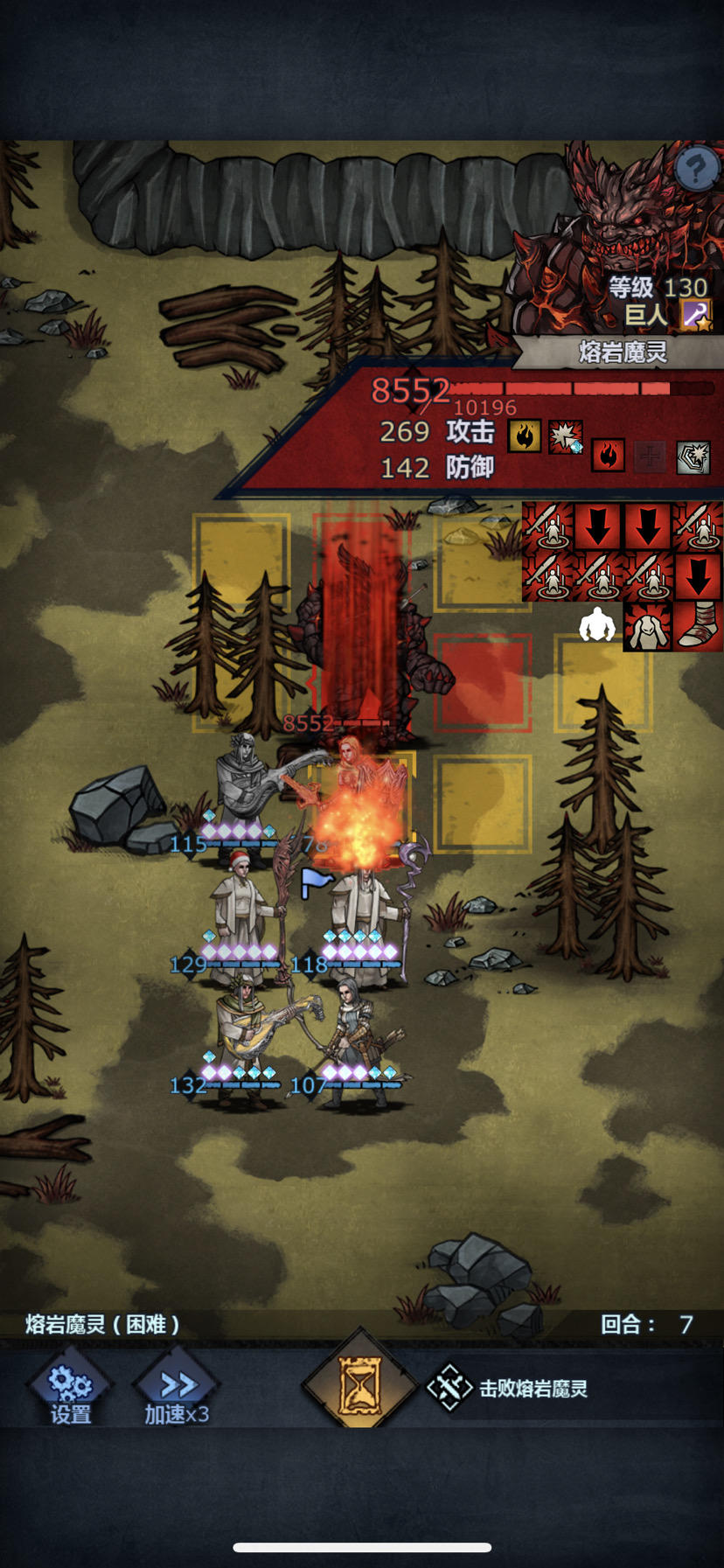This screenshot has width=724, height=1568.
Task: Inspect the red flame skill icon
Action: 609,455
